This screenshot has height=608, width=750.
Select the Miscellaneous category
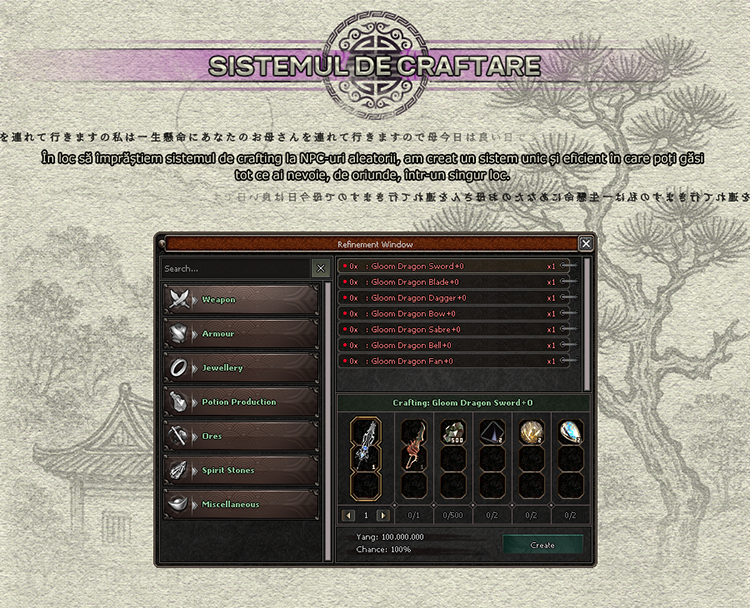coord(241,504)
